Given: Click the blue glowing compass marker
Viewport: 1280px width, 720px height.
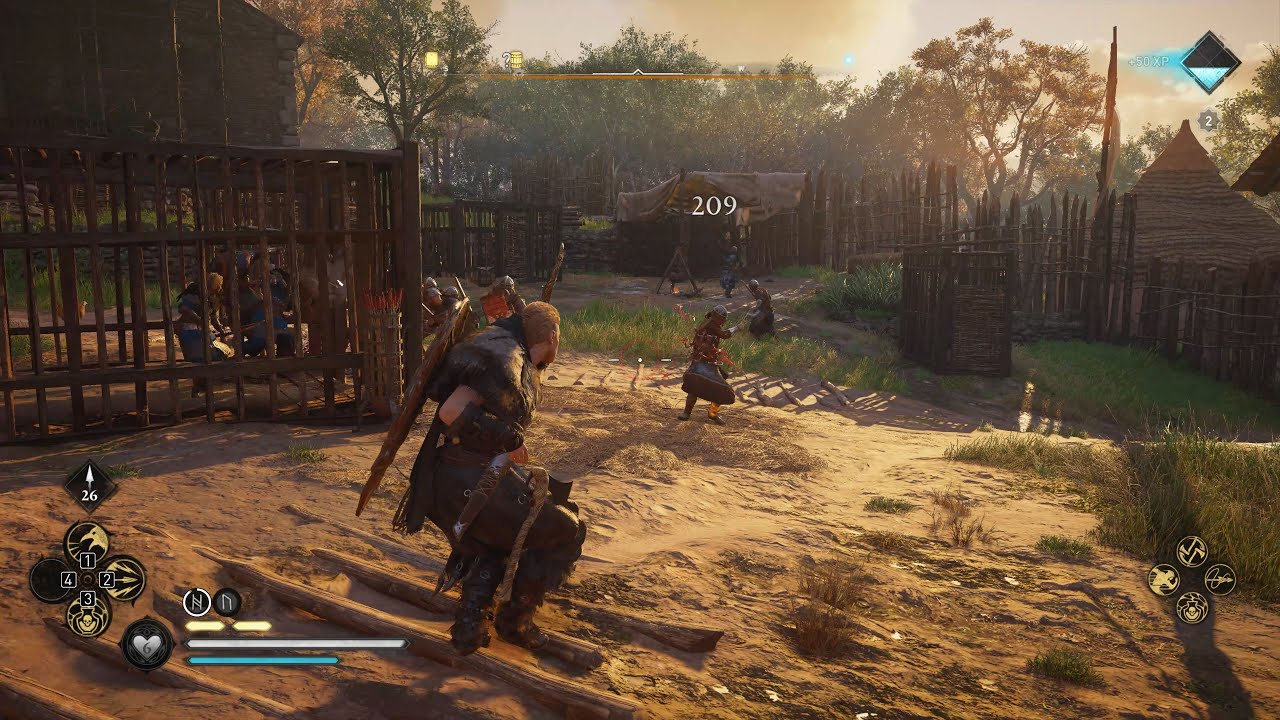Looking at the screenshot, I should tap(848, 60).
